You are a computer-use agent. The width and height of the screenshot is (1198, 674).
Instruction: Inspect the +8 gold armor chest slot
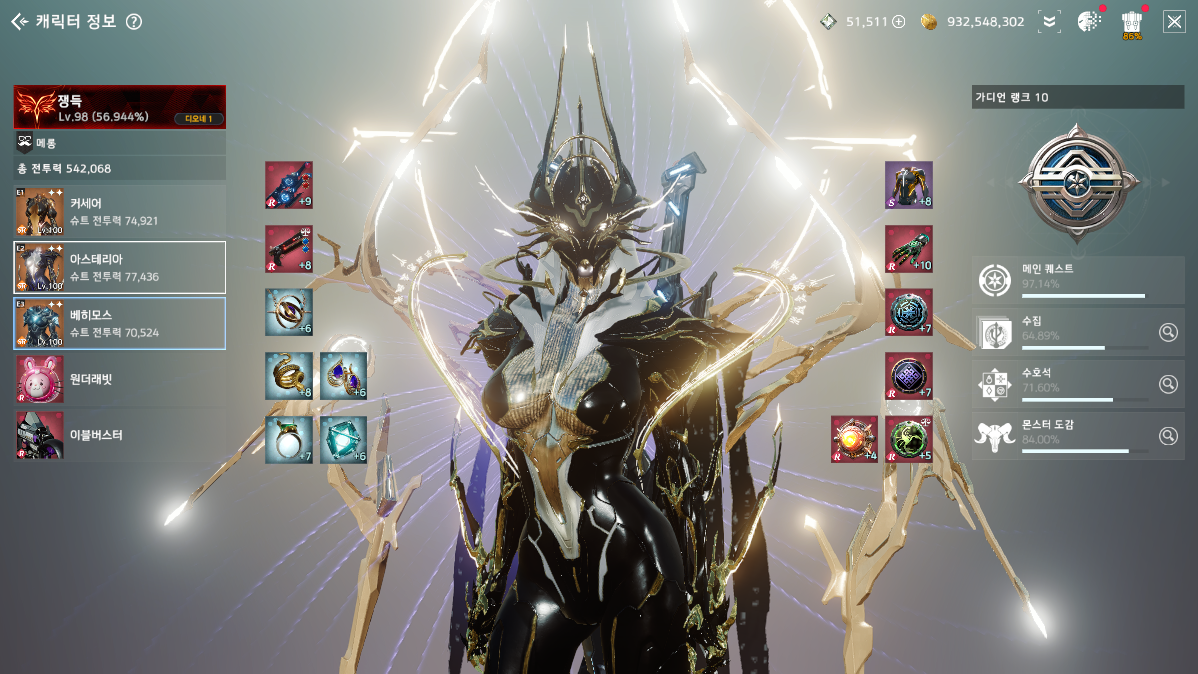pos(908,185)
